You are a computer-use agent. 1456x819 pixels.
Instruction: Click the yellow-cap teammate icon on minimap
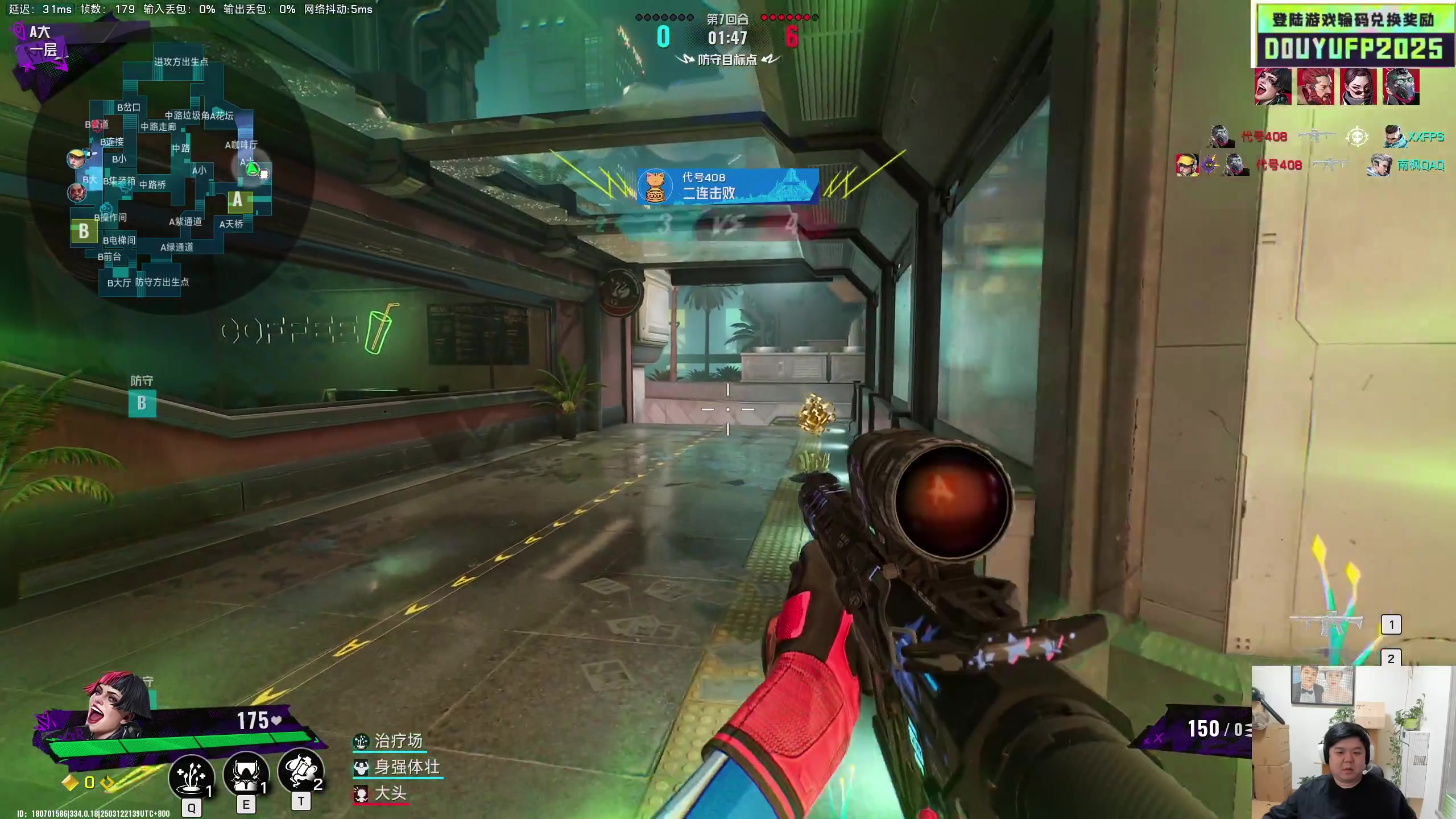click(76, 159)
